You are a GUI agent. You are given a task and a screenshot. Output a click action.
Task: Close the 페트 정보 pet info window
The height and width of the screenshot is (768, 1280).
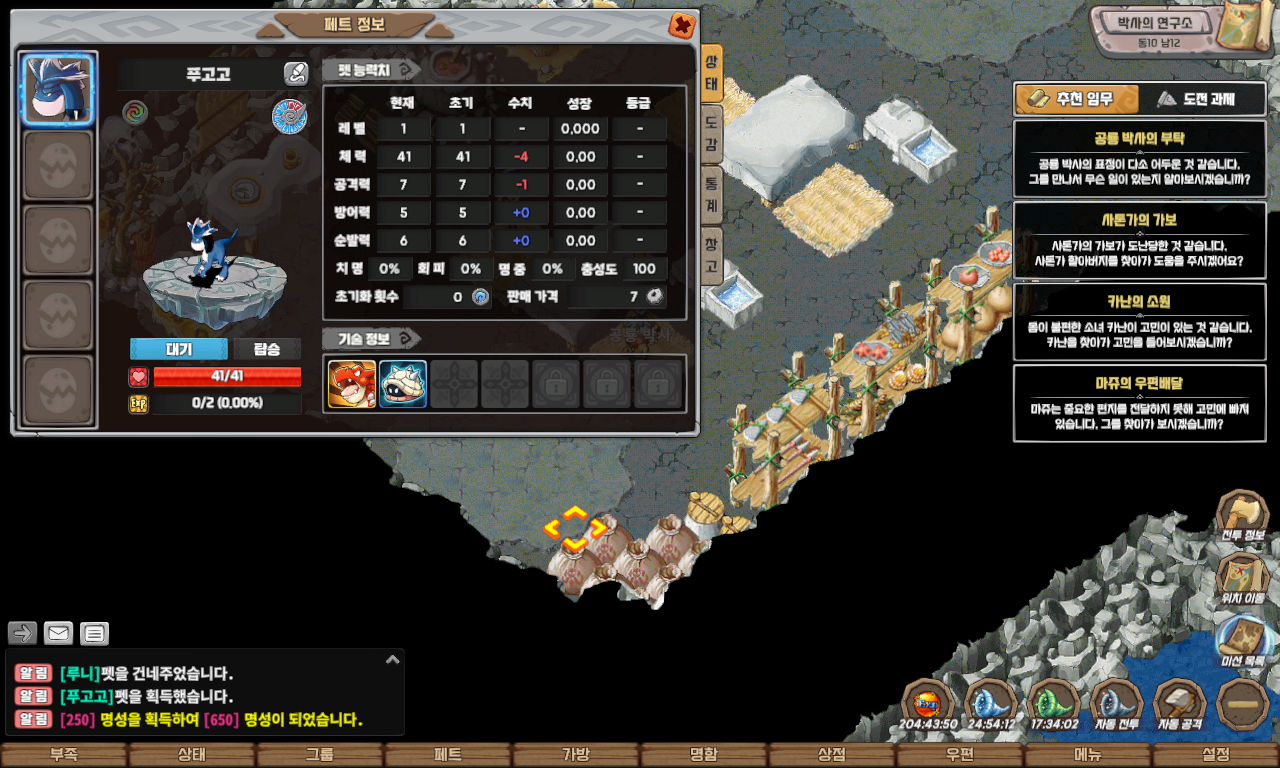click(682, 26)
